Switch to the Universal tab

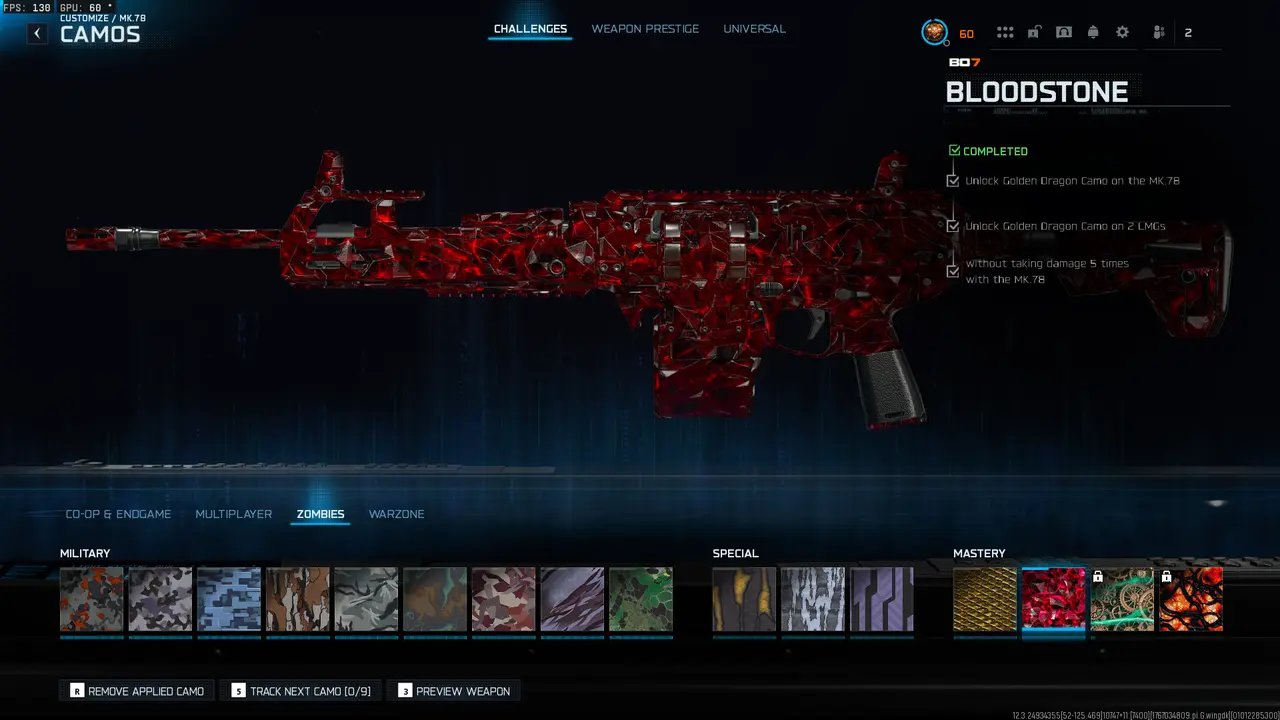coord(754,28)
